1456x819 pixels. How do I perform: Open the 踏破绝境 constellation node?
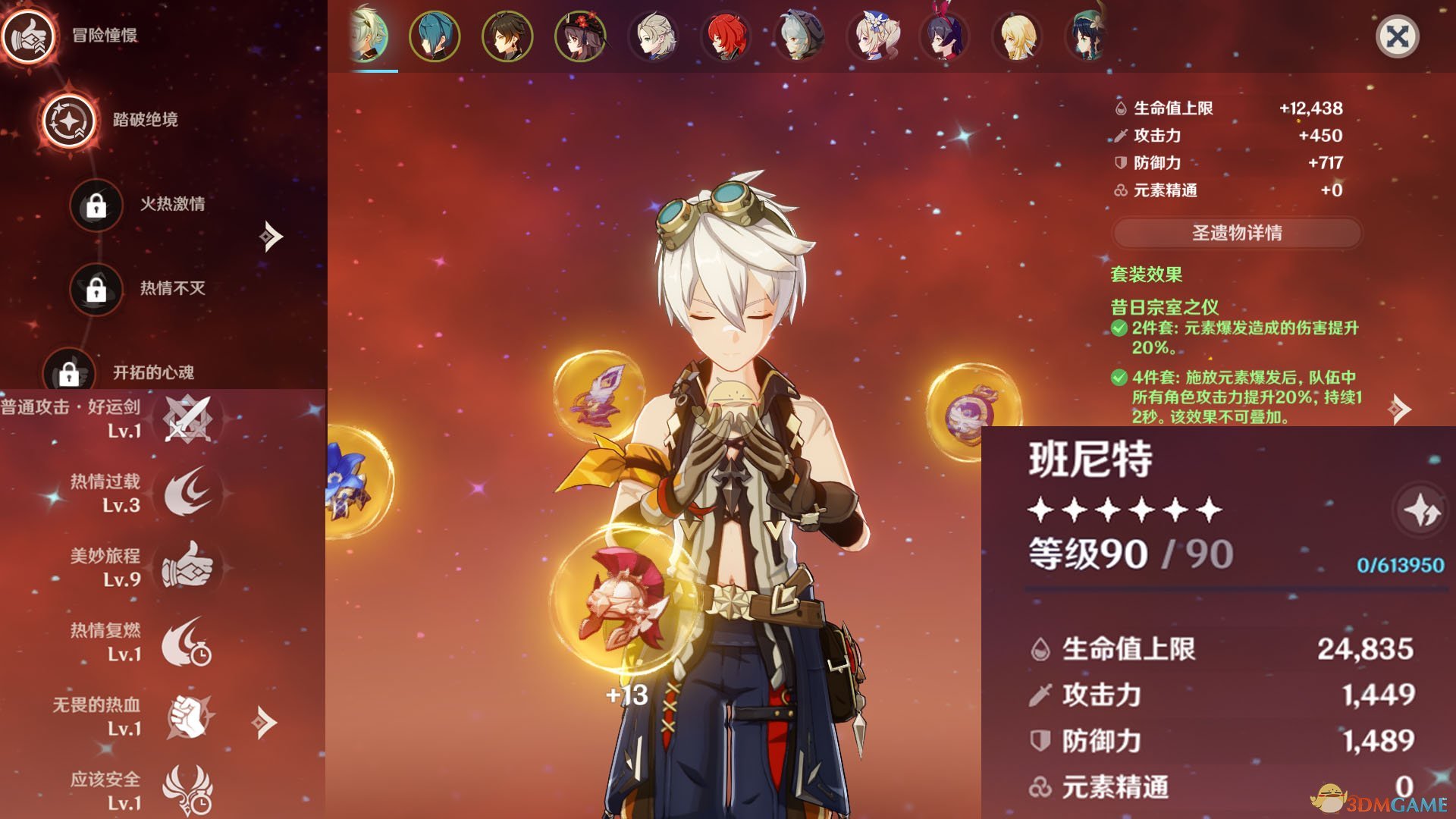[x=69, y=121]
